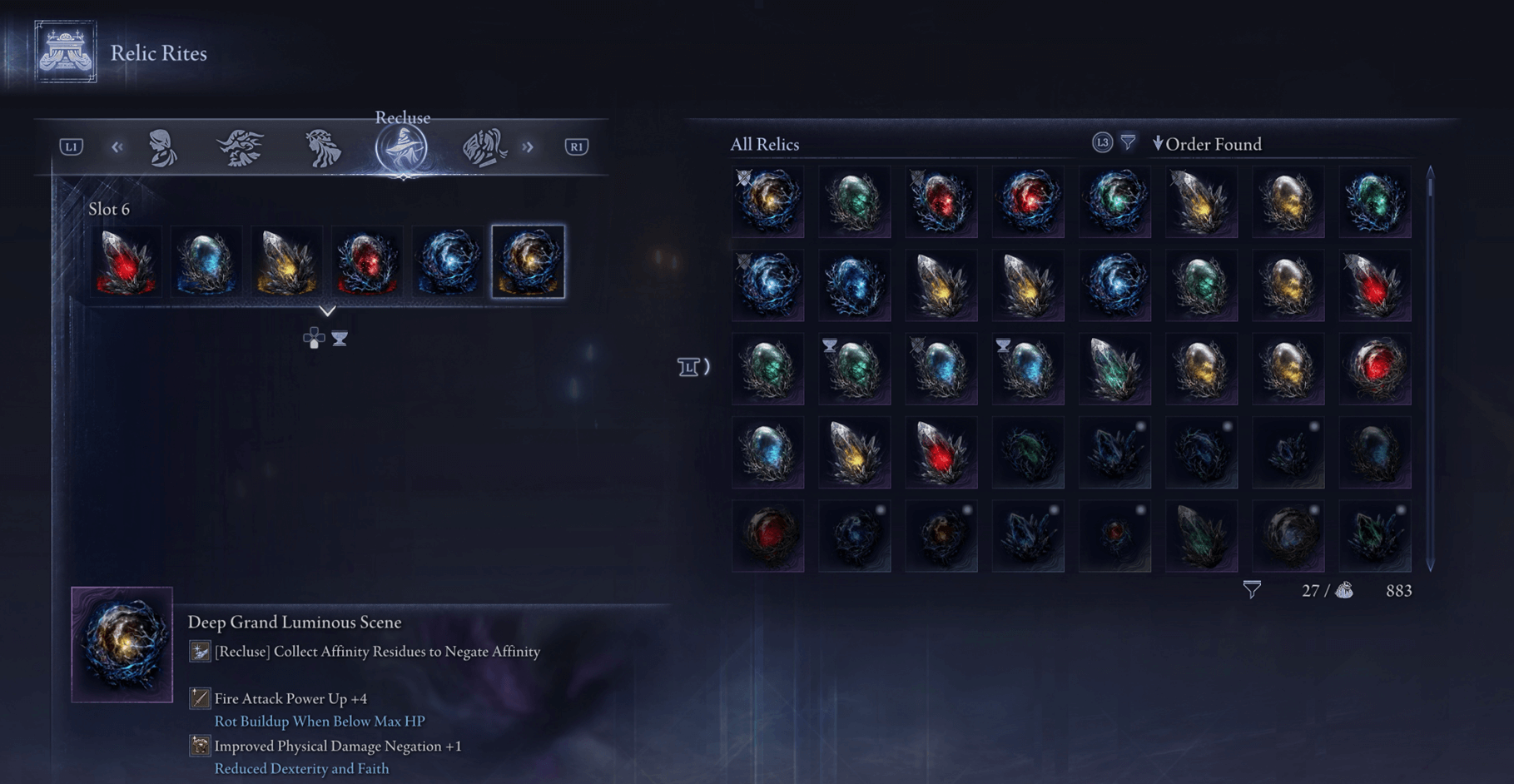The height and width of the screenshot is (784, 1514).
Task: Click the Rot Buildup When Below Max HP link
Action: (319, 722)
